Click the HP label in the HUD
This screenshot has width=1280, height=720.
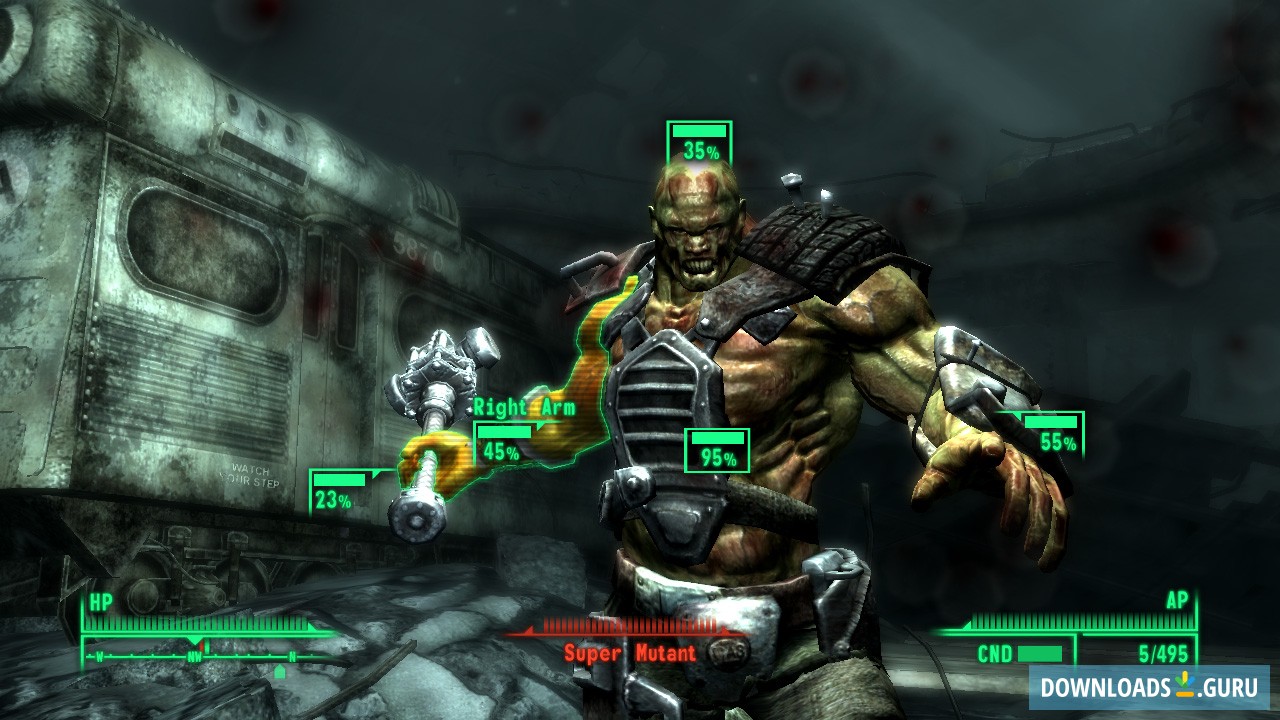coord(99,605)
